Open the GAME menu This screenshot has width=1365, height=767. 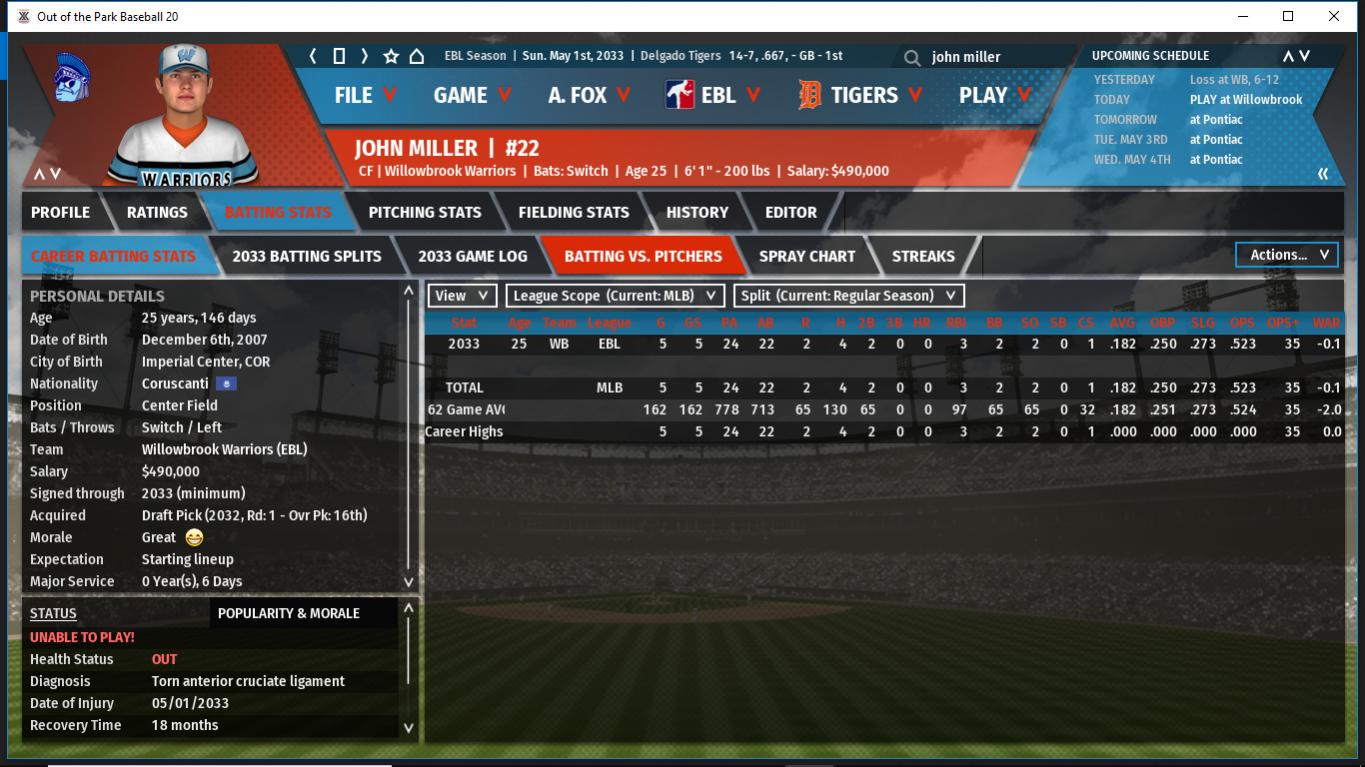(x=472, y=95)
